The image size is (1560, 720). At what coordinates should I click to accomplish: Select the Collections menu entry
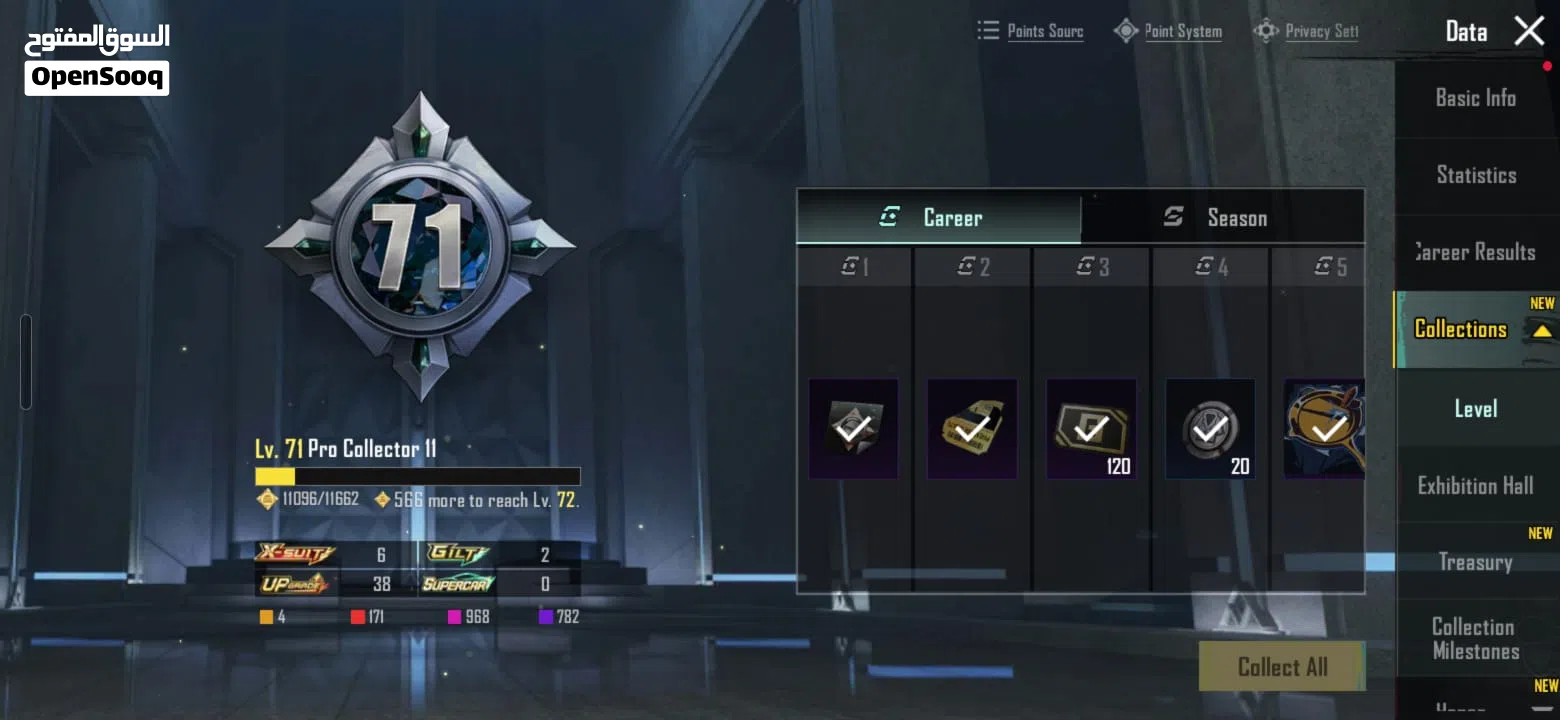(x=1462, y=329)
